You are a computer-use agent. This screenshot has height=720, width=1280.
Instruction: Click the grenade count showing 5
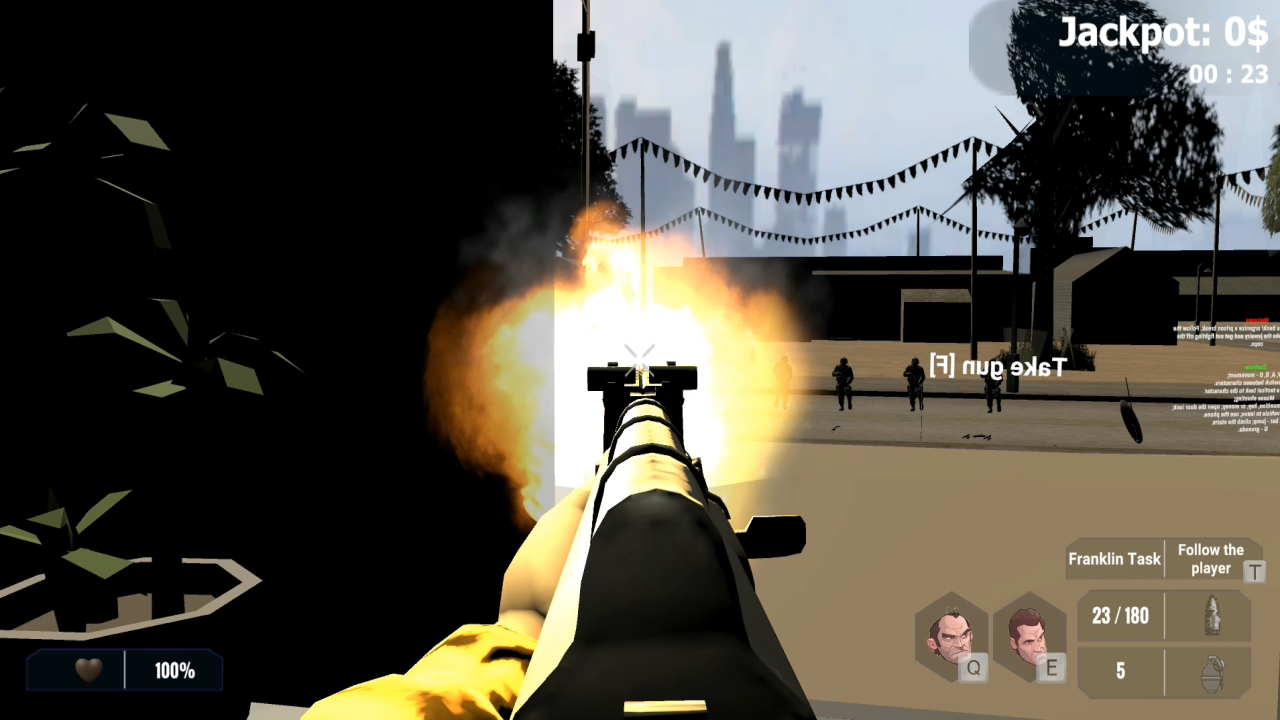1119,671
